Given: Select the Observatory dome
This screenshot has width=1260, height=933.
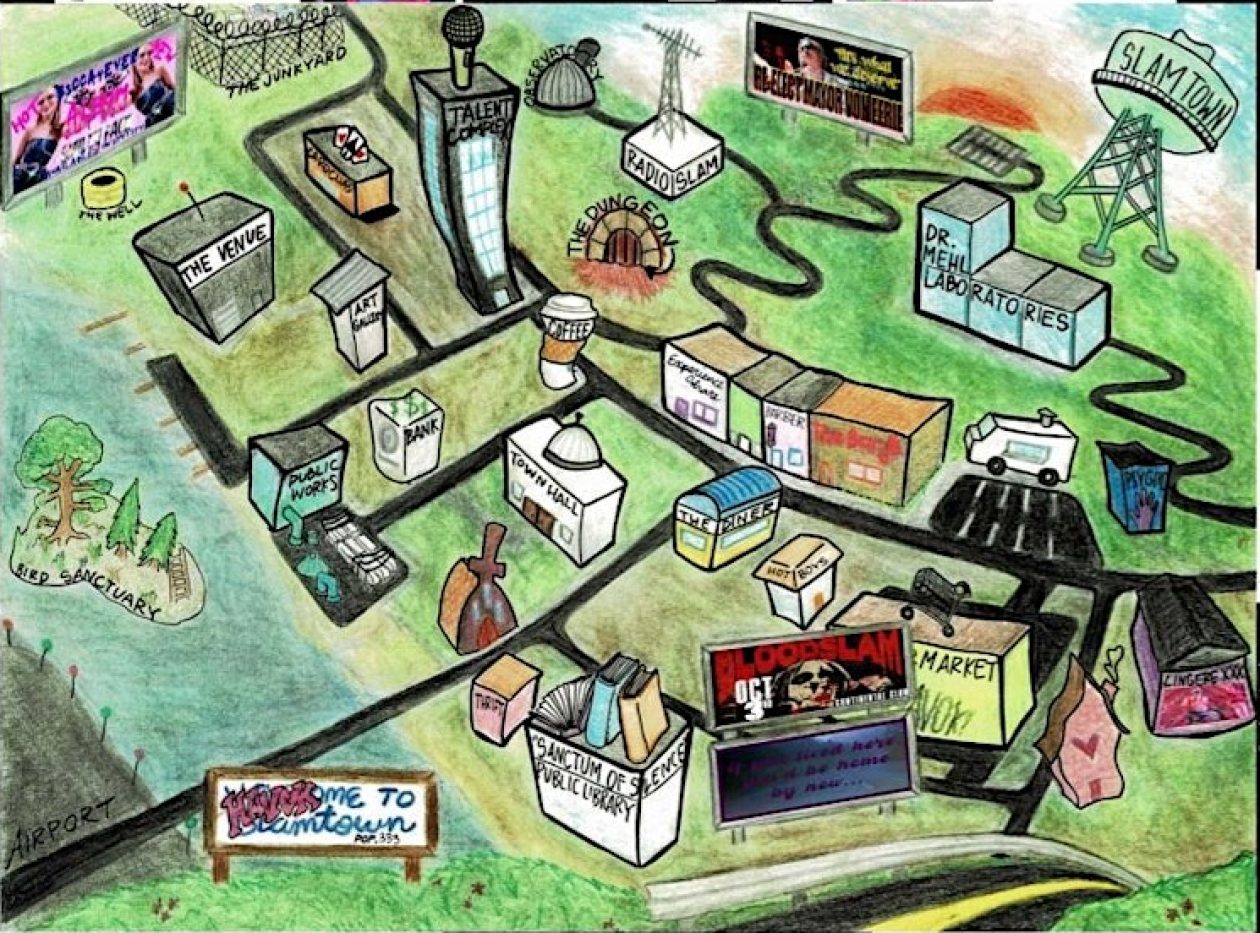Looking at the screenshot, I should 566,78.
